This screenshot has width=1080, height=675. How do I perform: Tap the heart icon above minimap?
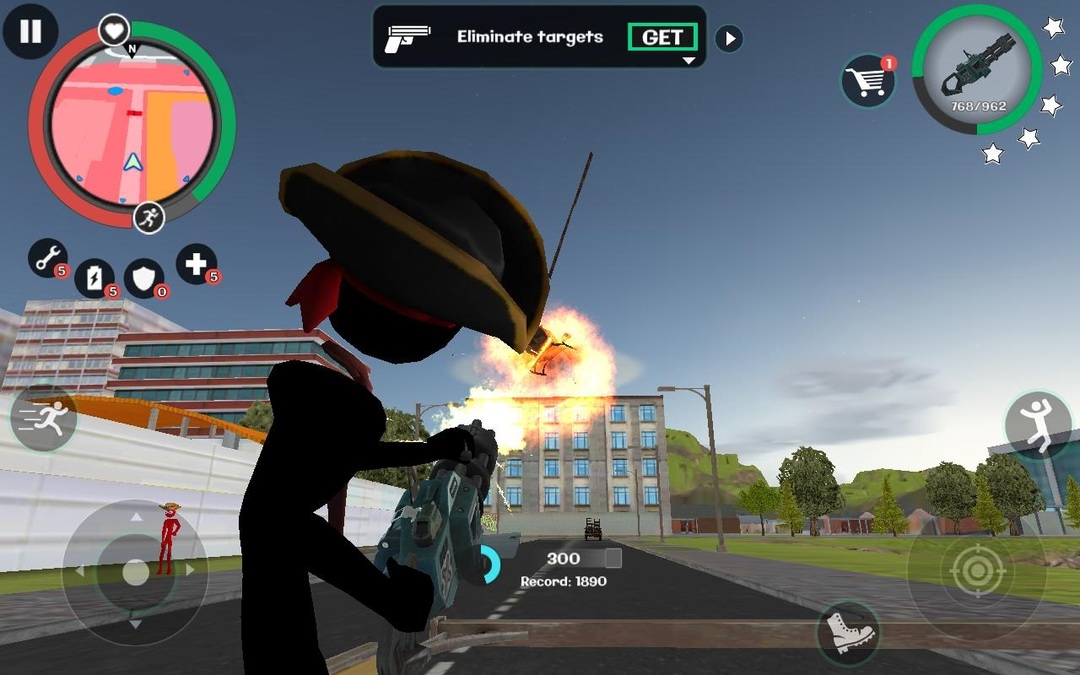coord(114,30)
